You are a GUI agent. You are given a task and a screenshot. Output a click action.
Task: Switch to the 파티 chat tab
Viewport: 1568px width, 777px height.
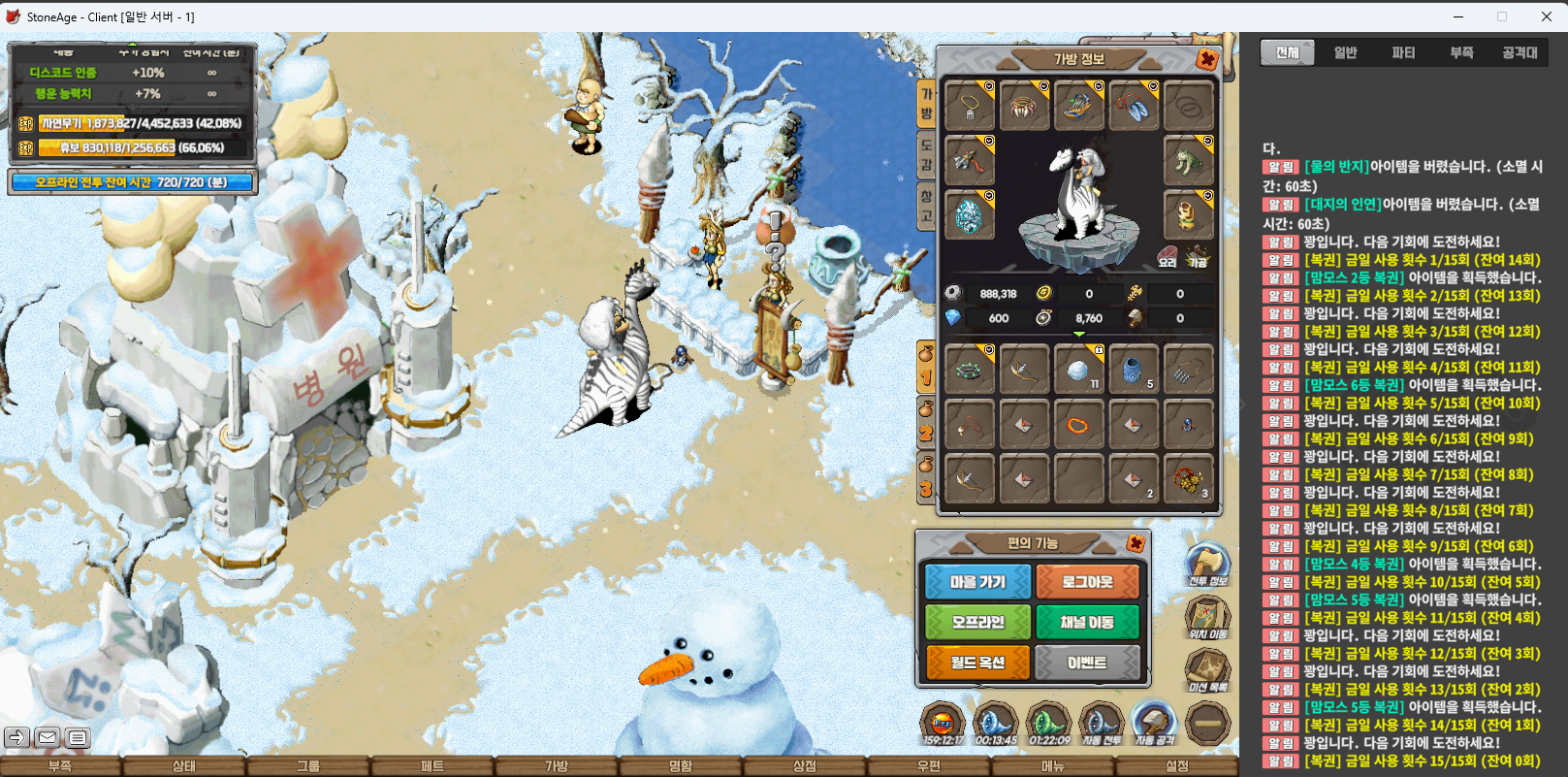pyautogui.click(x=1403, y=52)
